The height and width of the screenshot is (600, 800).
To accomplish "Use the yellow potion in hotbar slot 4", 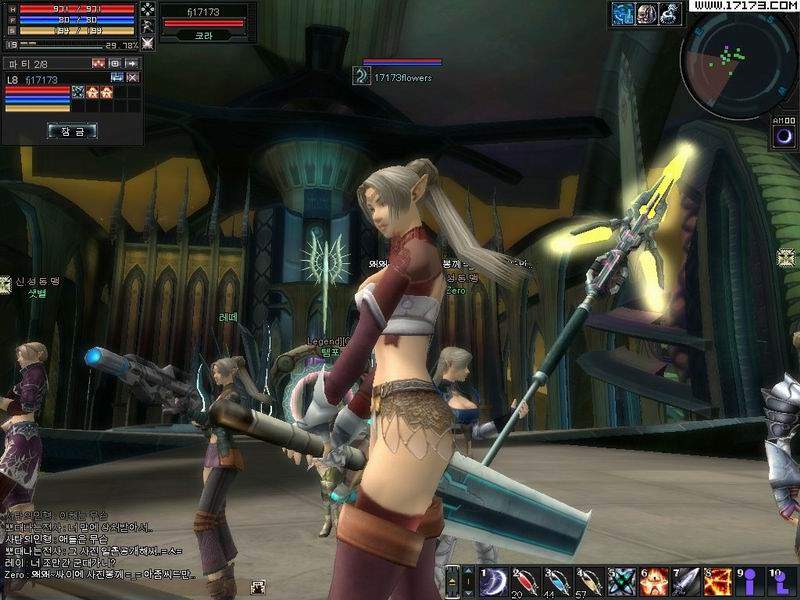I will click(x=590, y=581).
